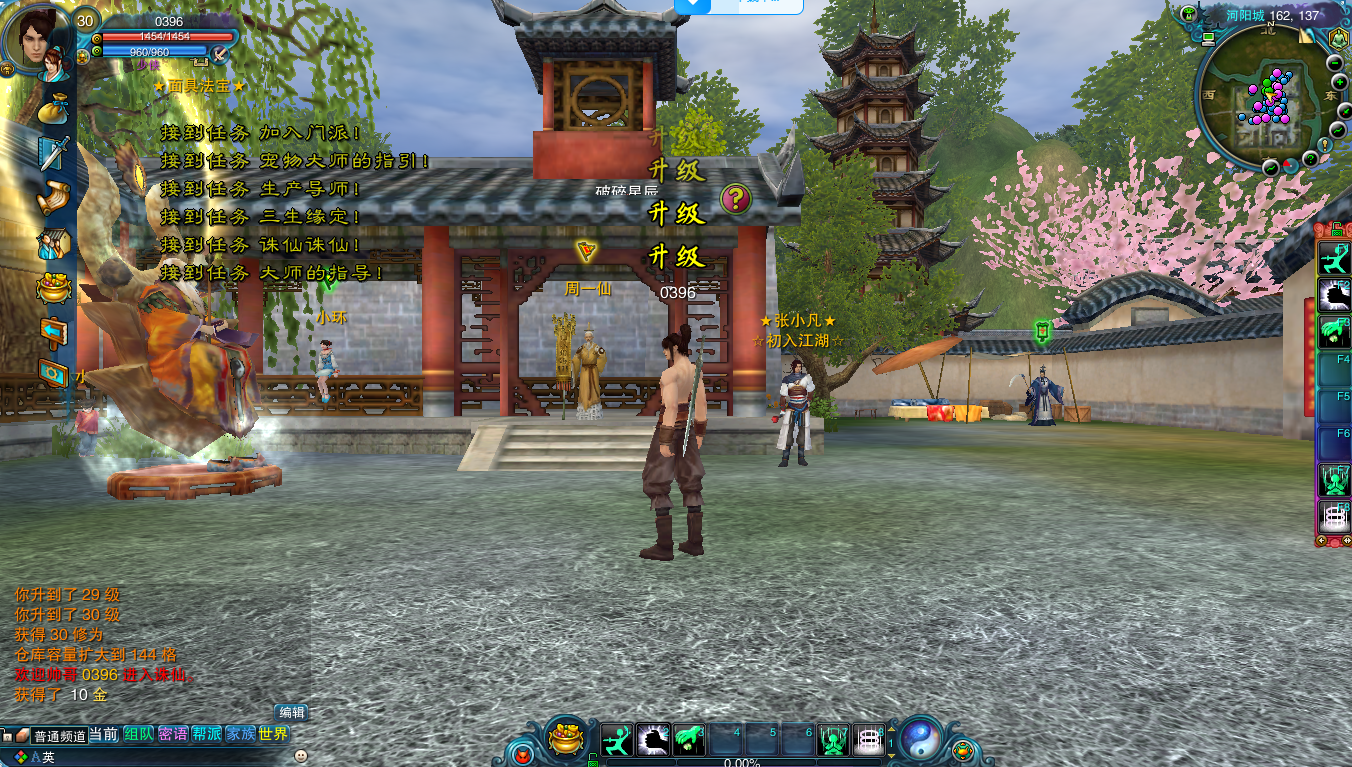Image resolution: width=1352 pixels, height=767 pixels.
Task: Select the 帮派 guild chat tab
Action: click(x=207, y=734)
